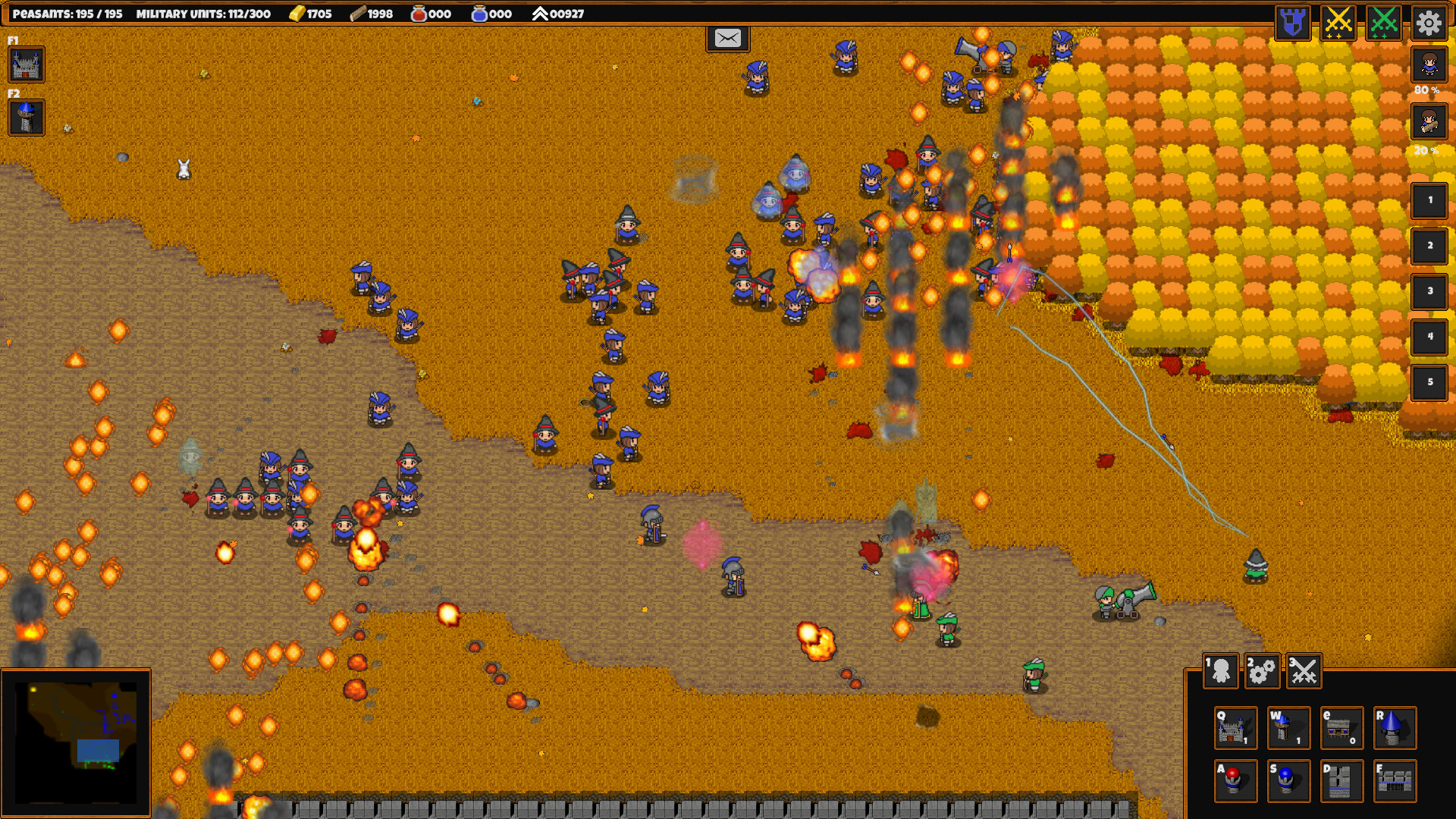Toggle the yellow crossed swords stance
The height and width of the screenshot is (819, 1456).
(1338, 23)
